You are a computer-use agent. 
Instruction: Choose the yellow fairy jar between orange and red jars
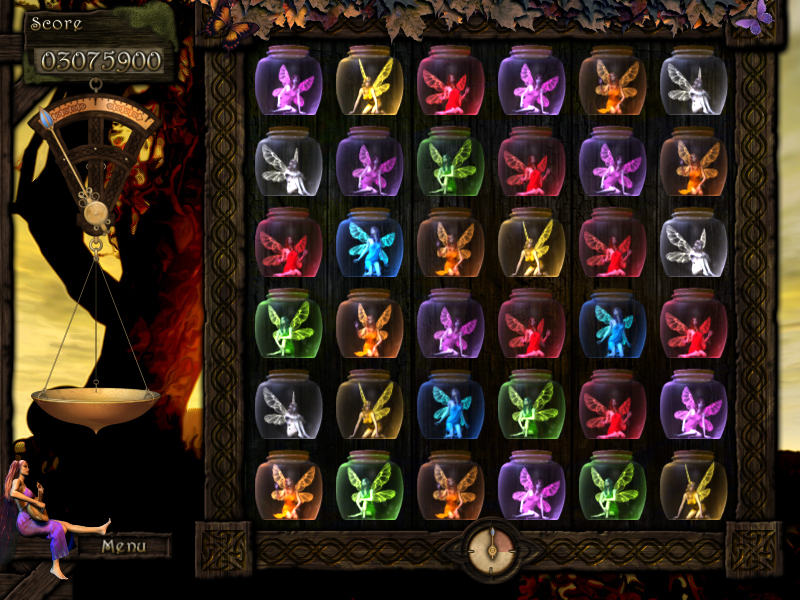(531, 241)
